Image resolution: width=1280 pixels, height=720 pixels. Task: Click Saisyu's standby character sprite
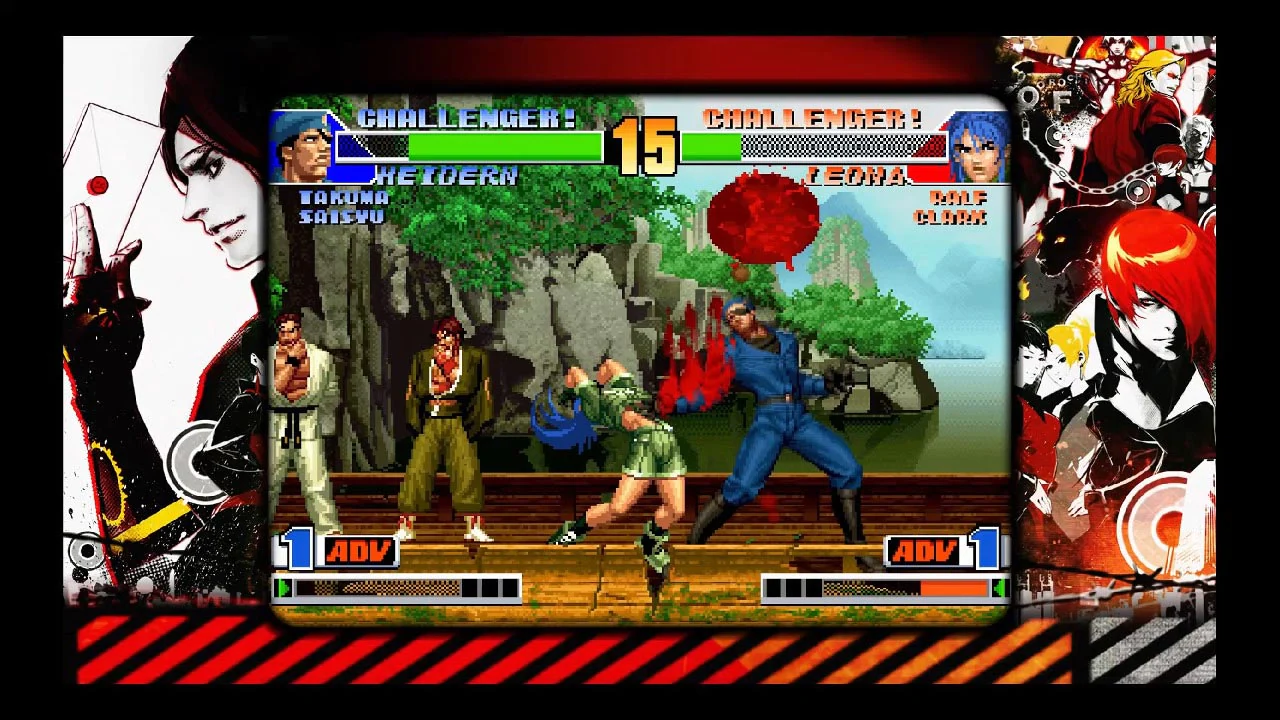click(x=443, y=420)
